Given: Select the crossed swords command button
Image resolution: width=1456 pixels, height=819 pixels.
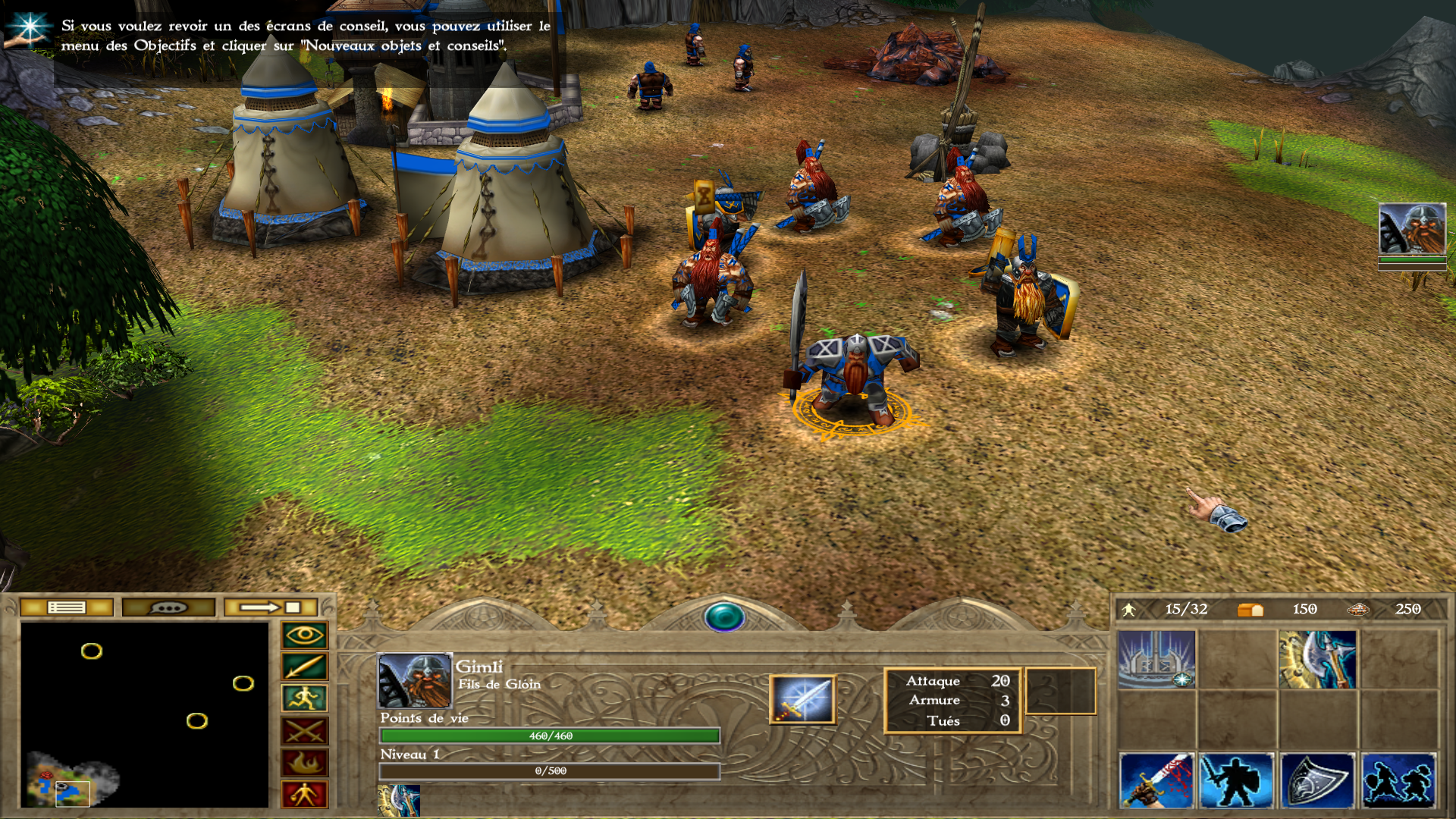Looking at the screenshot, I should tap(305, 731).
